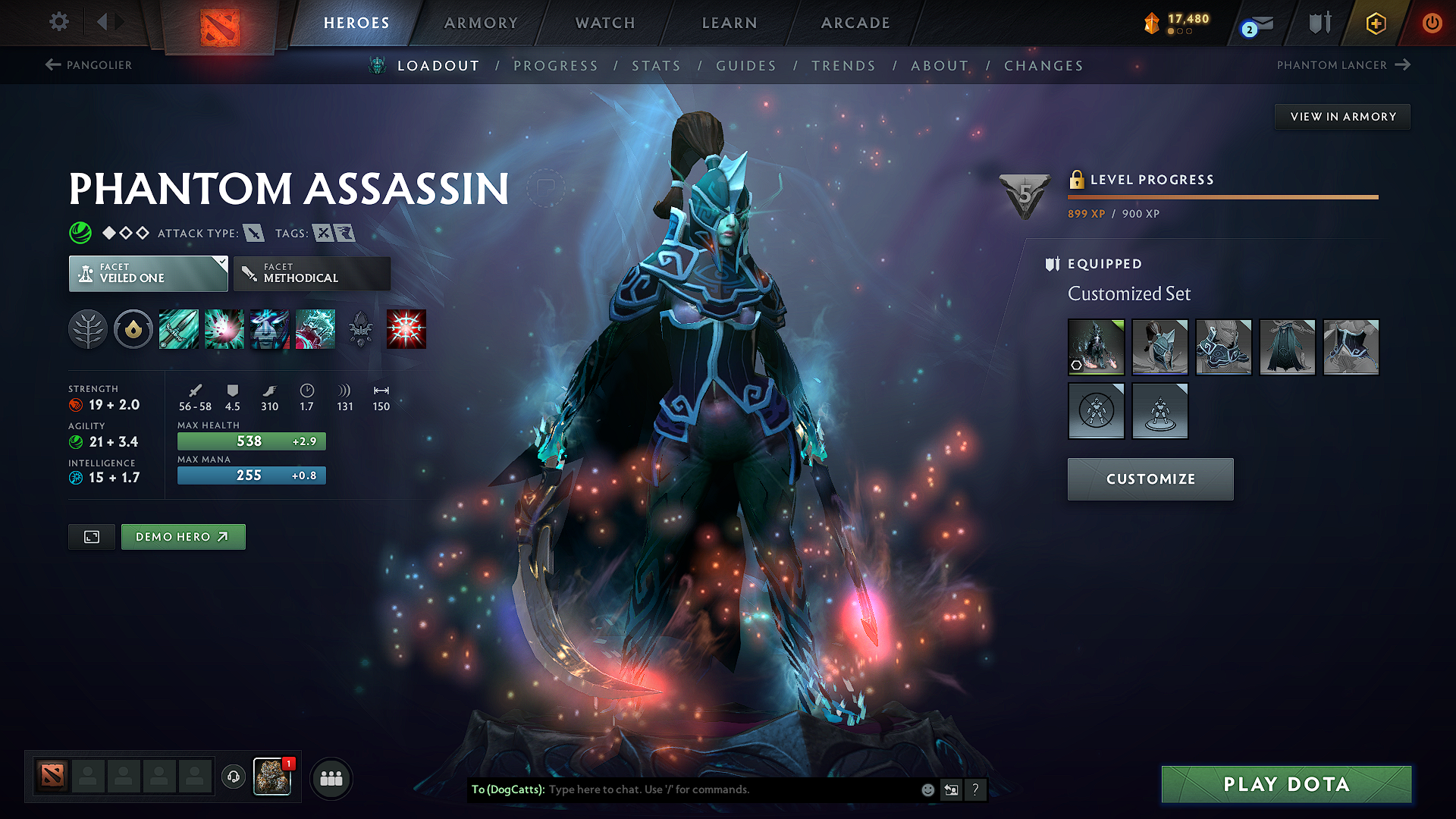1456x819 pixels.
Task: Open the talent tree icon
Action: click(x=89, y=328)
